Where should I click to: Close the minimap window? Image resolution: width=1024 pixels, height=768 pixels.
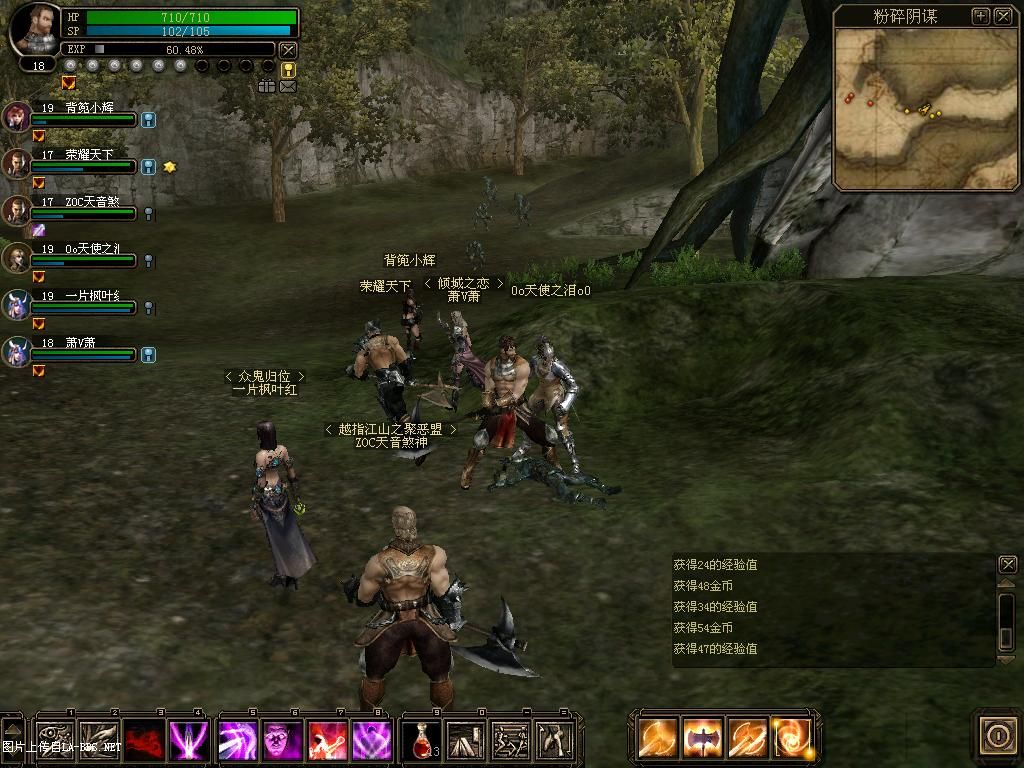[1002, 16]
